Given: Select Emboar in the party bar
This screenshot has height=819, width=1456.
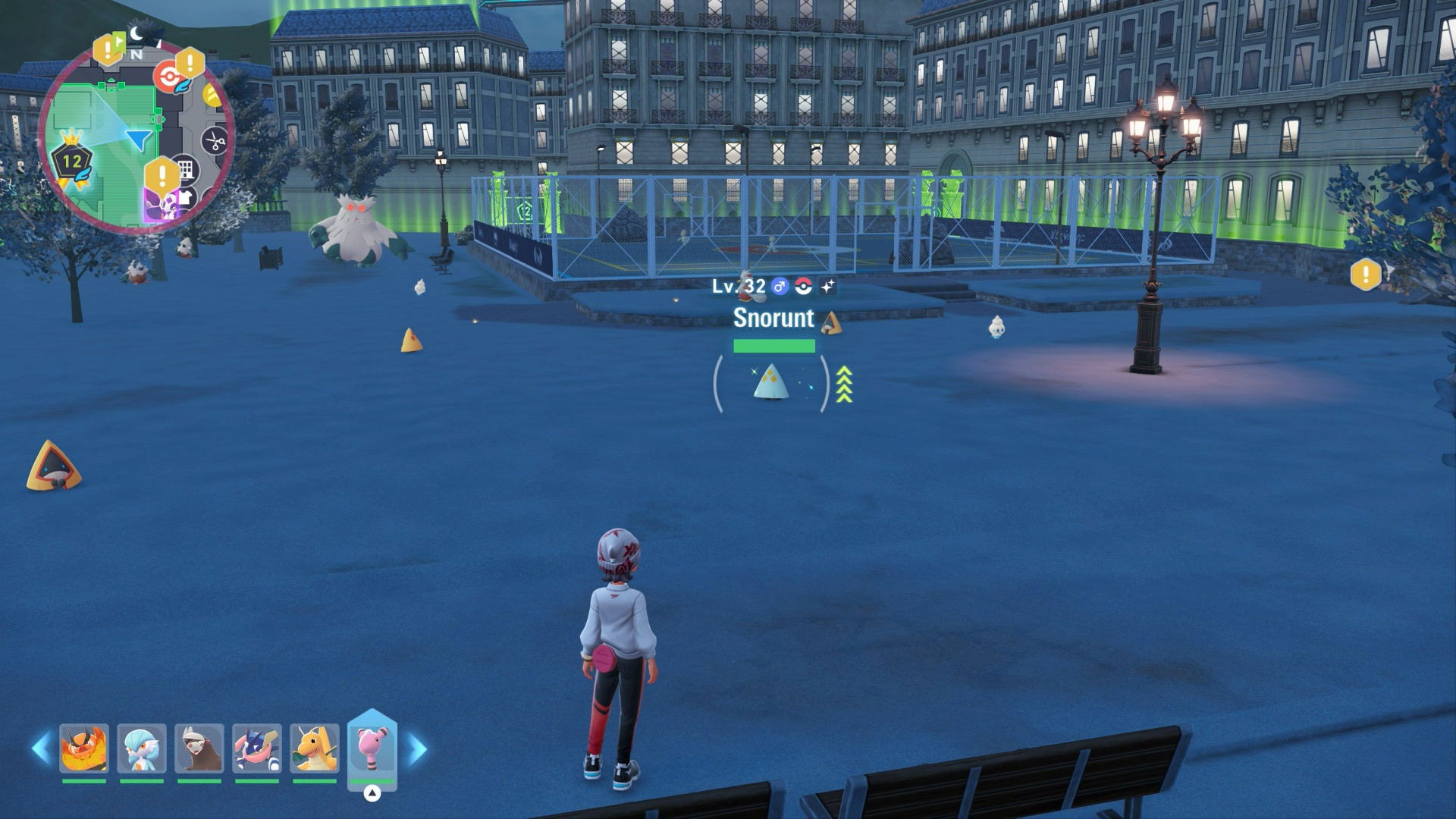Looking at the screenshot, I should (x=84, y=748).
